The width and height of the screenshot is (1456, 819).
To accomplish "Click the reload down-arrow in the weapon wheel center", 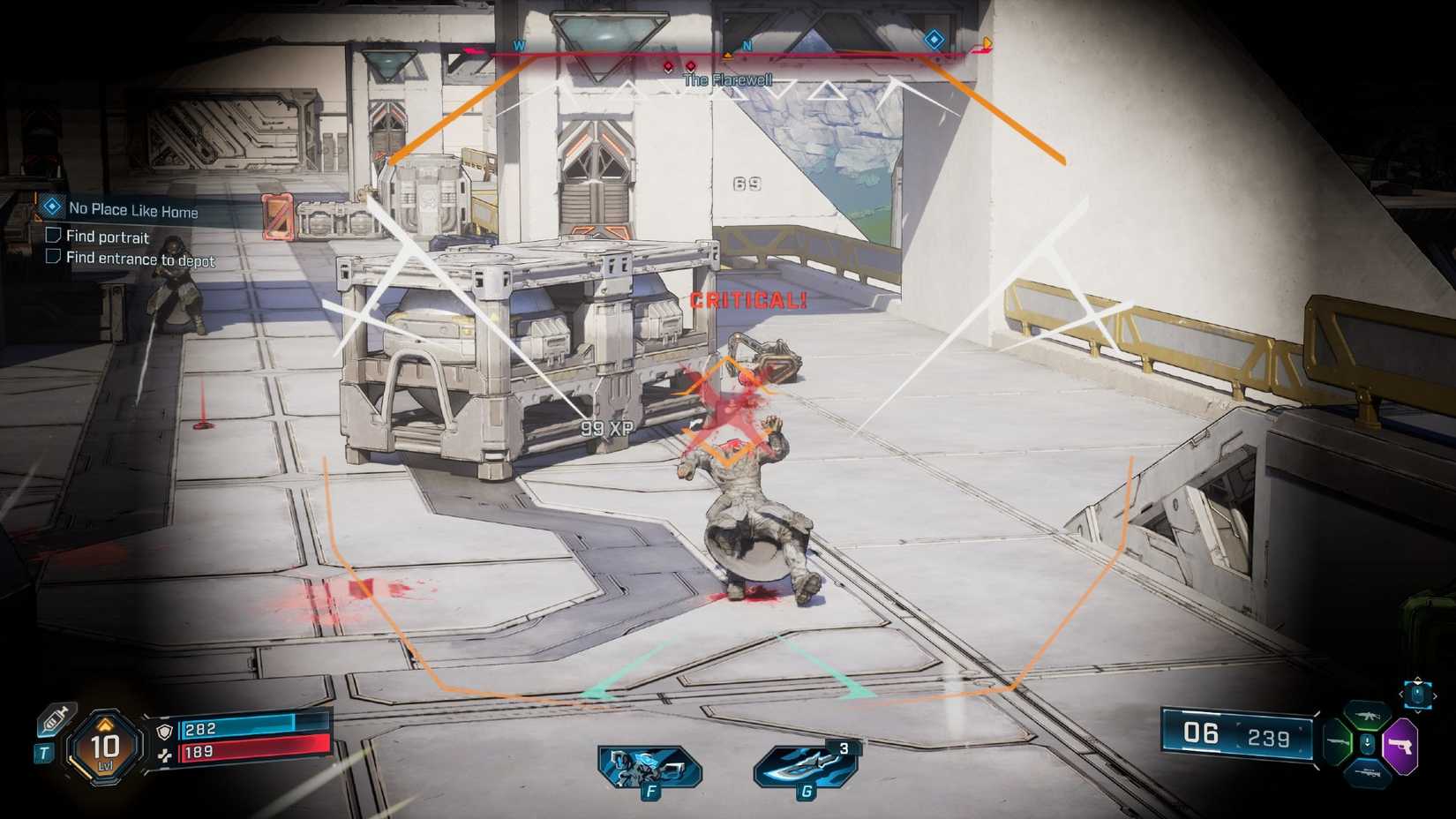I will click(1367, 742).
